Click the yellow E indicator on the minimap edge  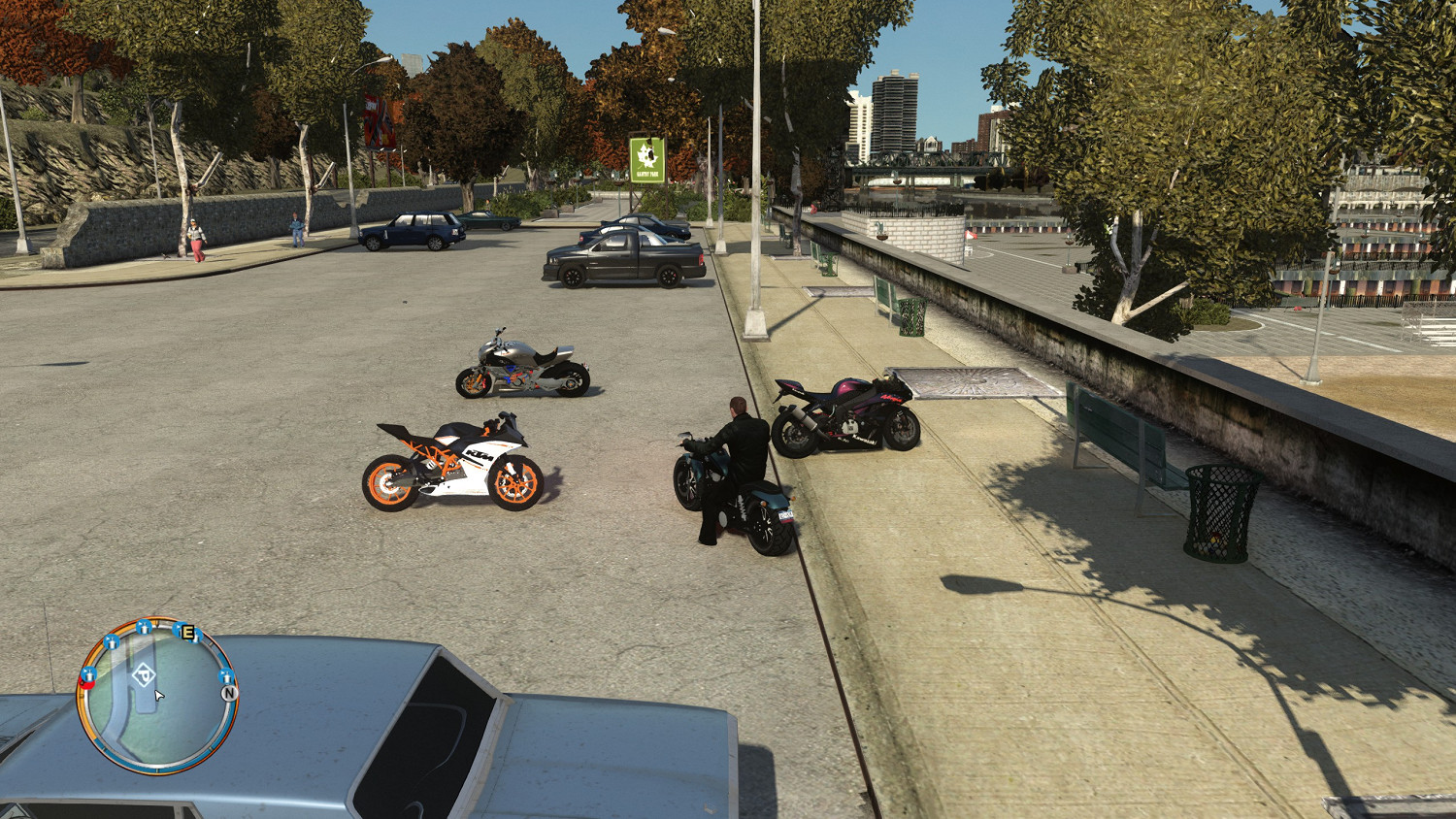coord(186,632)
